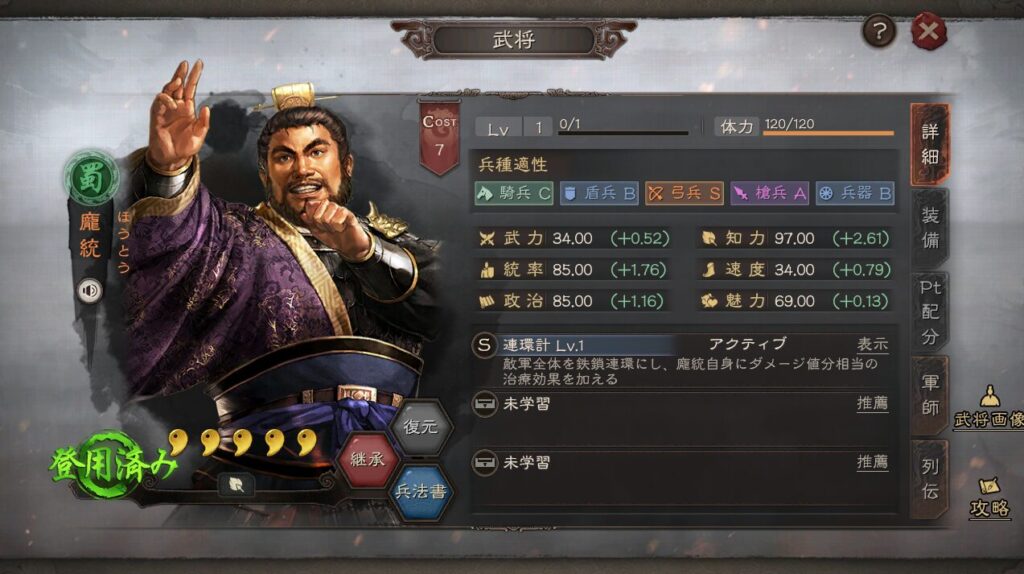
Task: Select the 軍師 tab
Action: pos(930,394)
